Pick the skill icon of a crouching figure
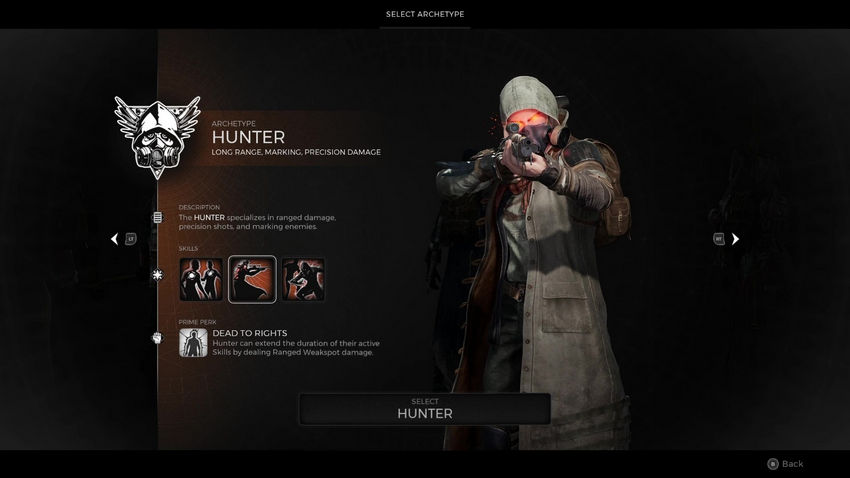 (x=303, y=279)
